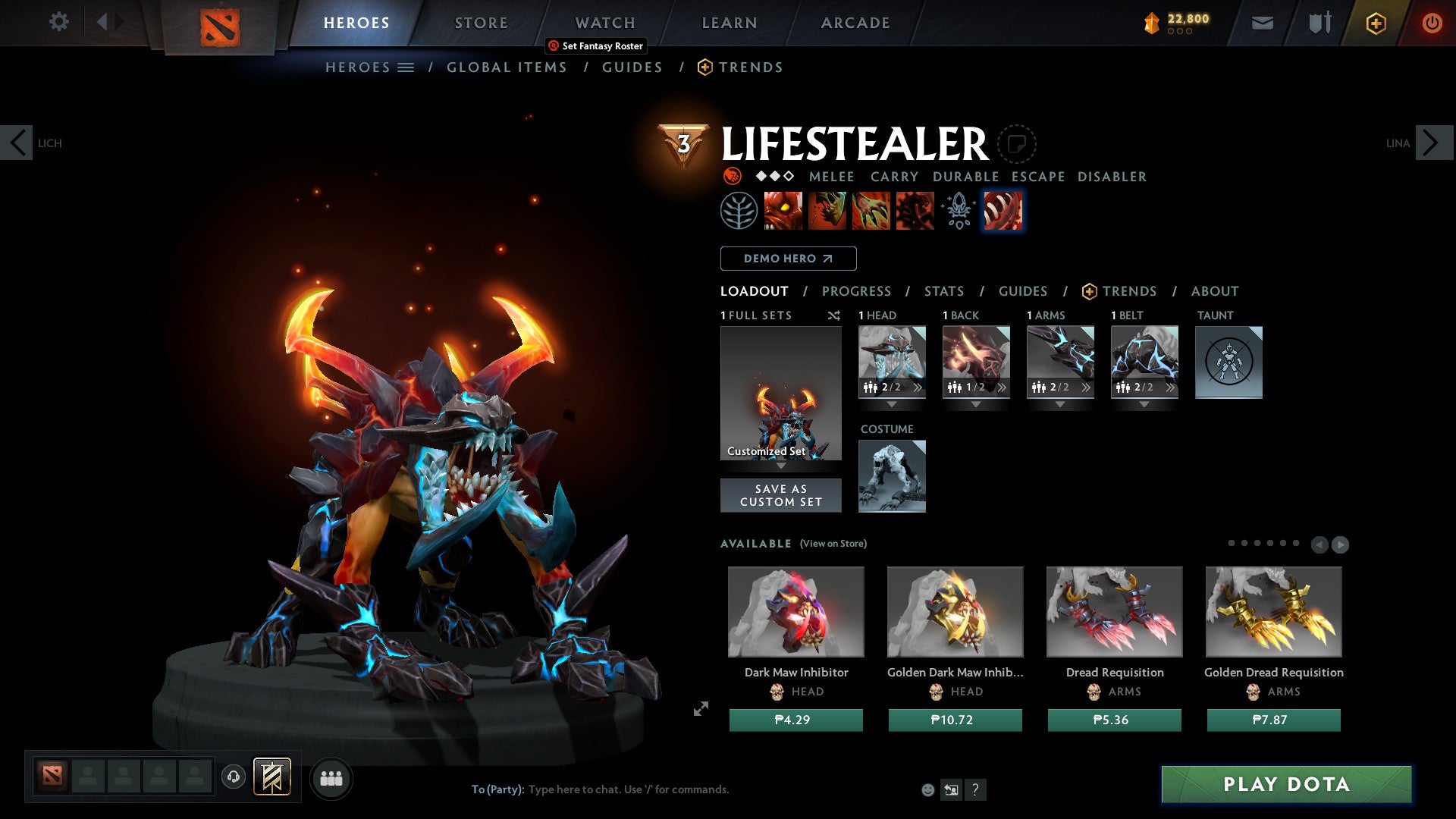
Task: Open the Global Items menu
Action: point(507,67)
